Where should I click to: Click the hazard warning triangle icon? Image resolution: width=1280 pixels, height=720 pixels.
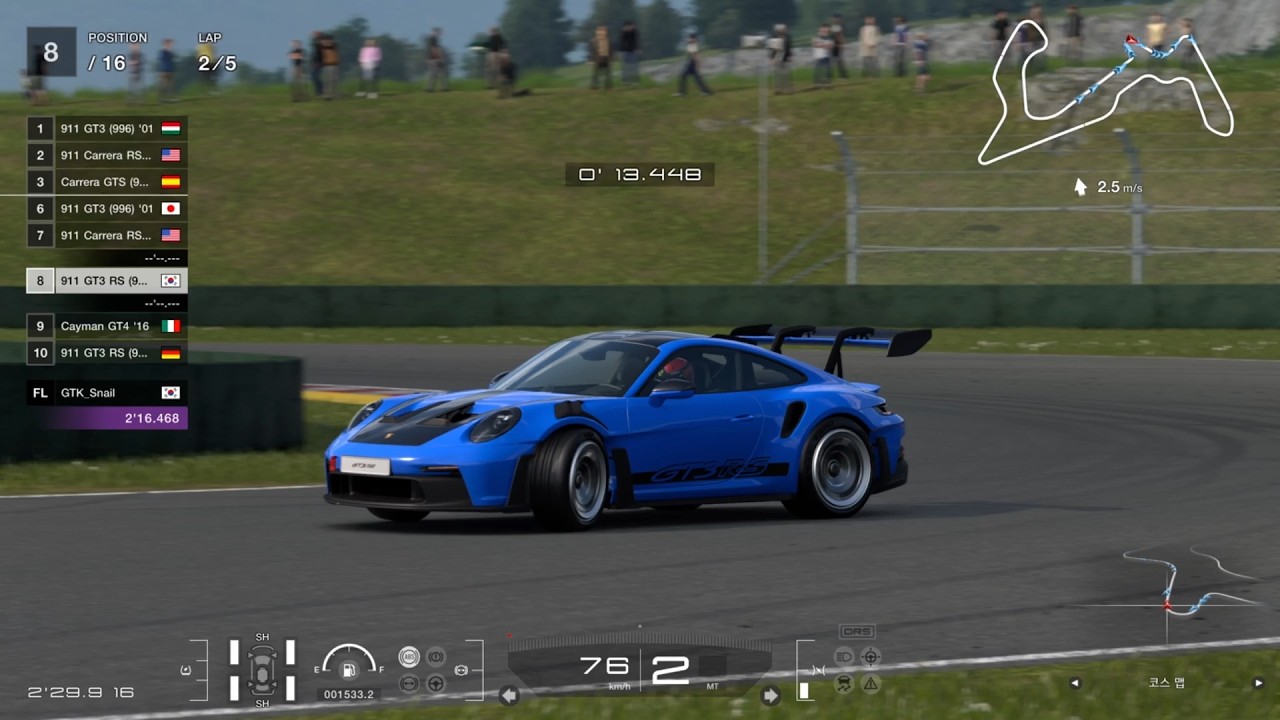[871, 684]
